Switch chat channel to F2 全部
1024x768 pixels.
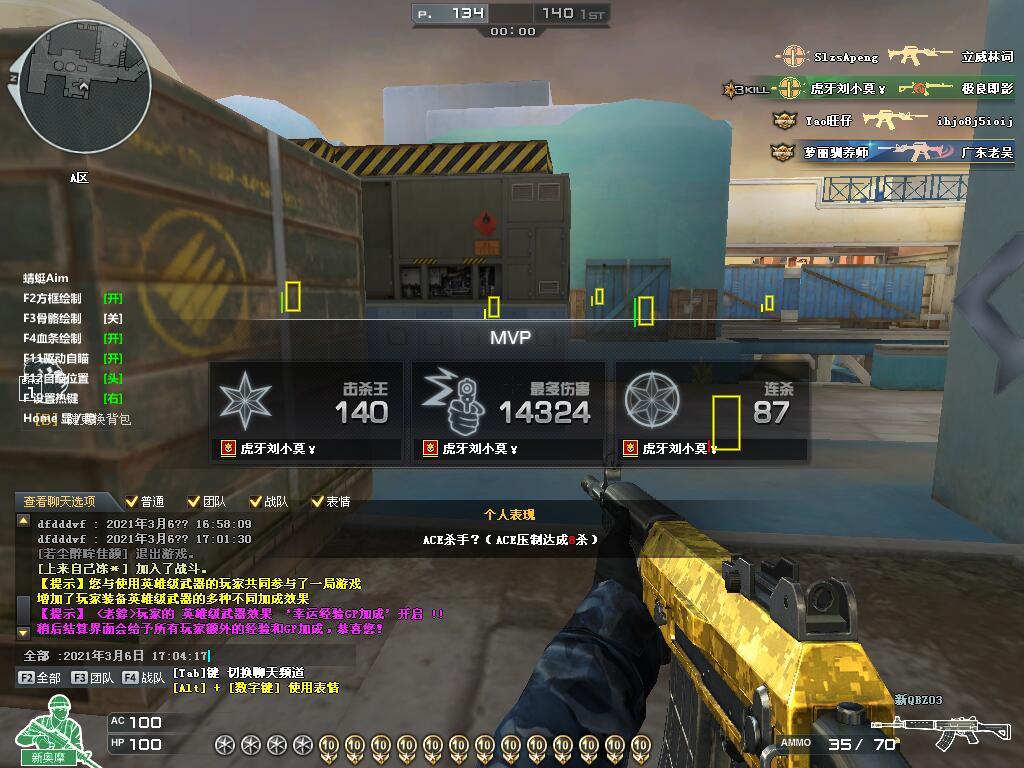coord(40,677)
